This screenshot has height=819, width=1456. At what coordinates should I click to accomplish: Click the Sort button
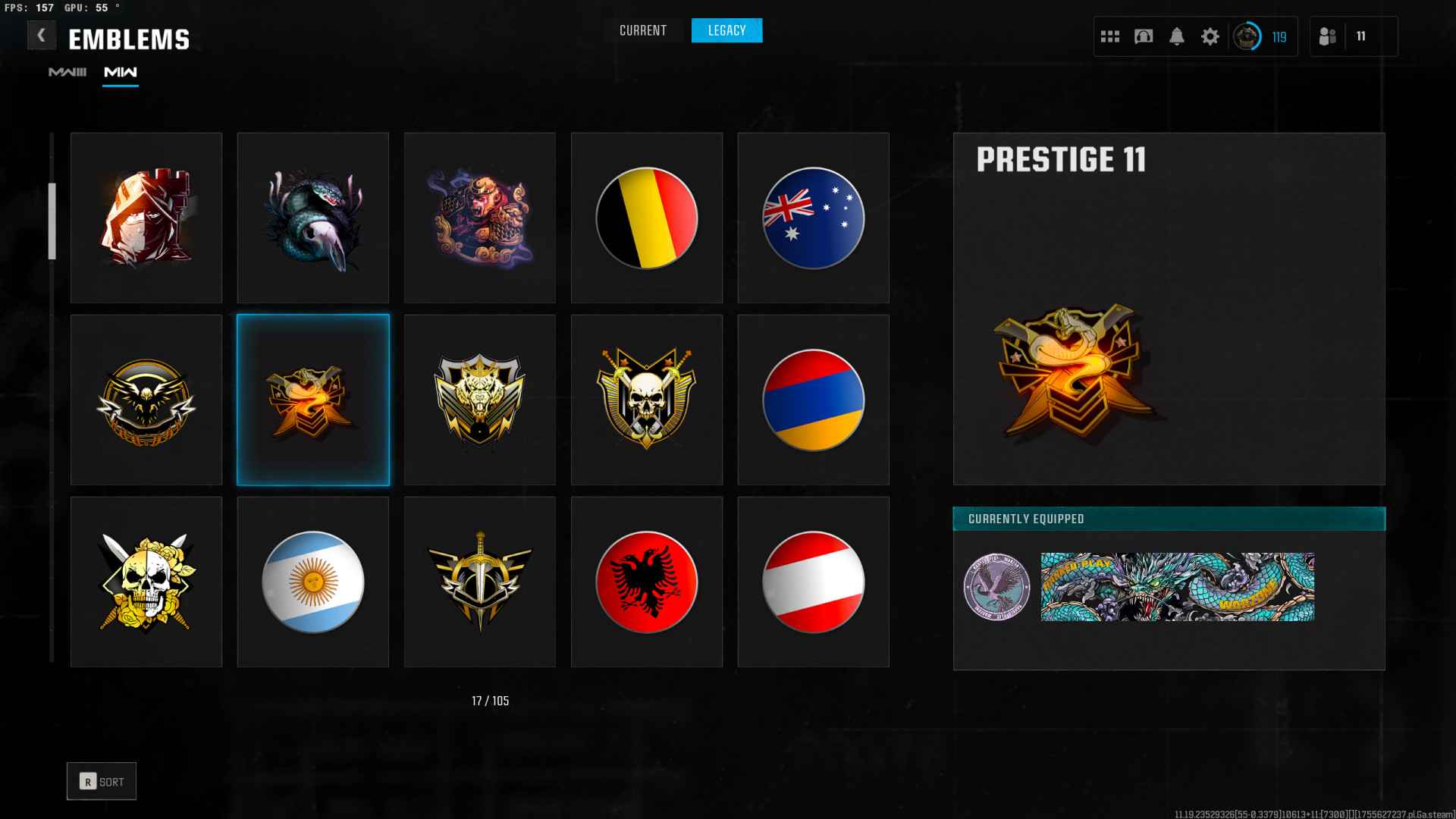coord(102,781)
